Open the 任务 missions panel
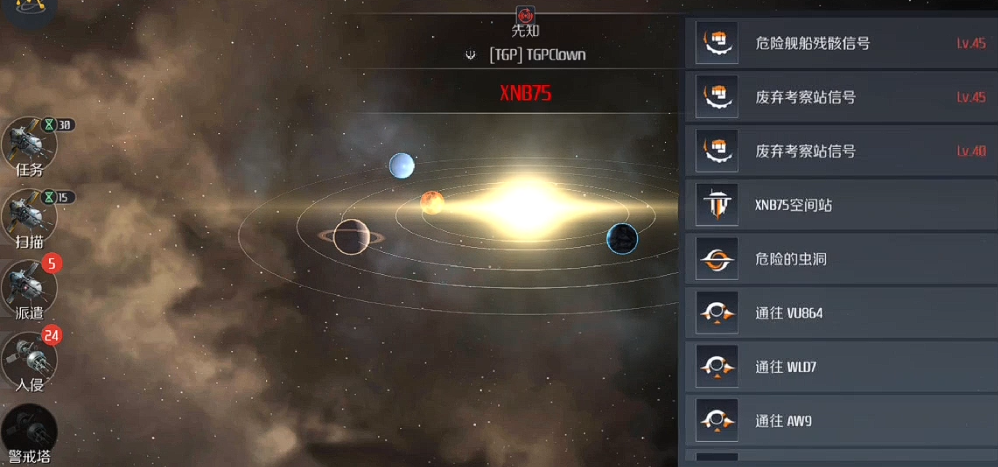Viewport: 998px width, 467px height. click(x=29, y=145)
